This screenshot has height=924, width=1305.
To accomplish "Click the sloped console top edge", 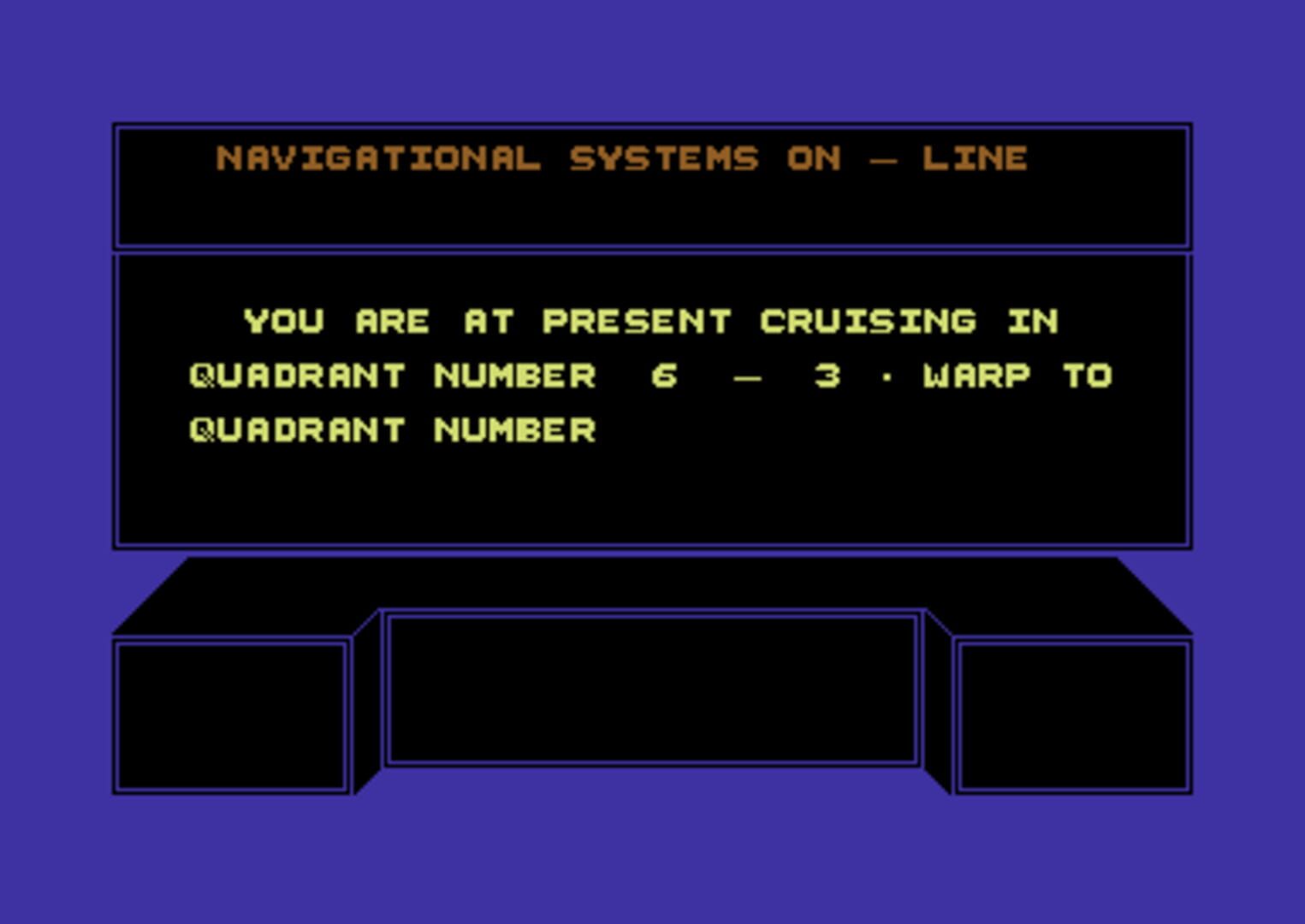I will coord(652,582).
